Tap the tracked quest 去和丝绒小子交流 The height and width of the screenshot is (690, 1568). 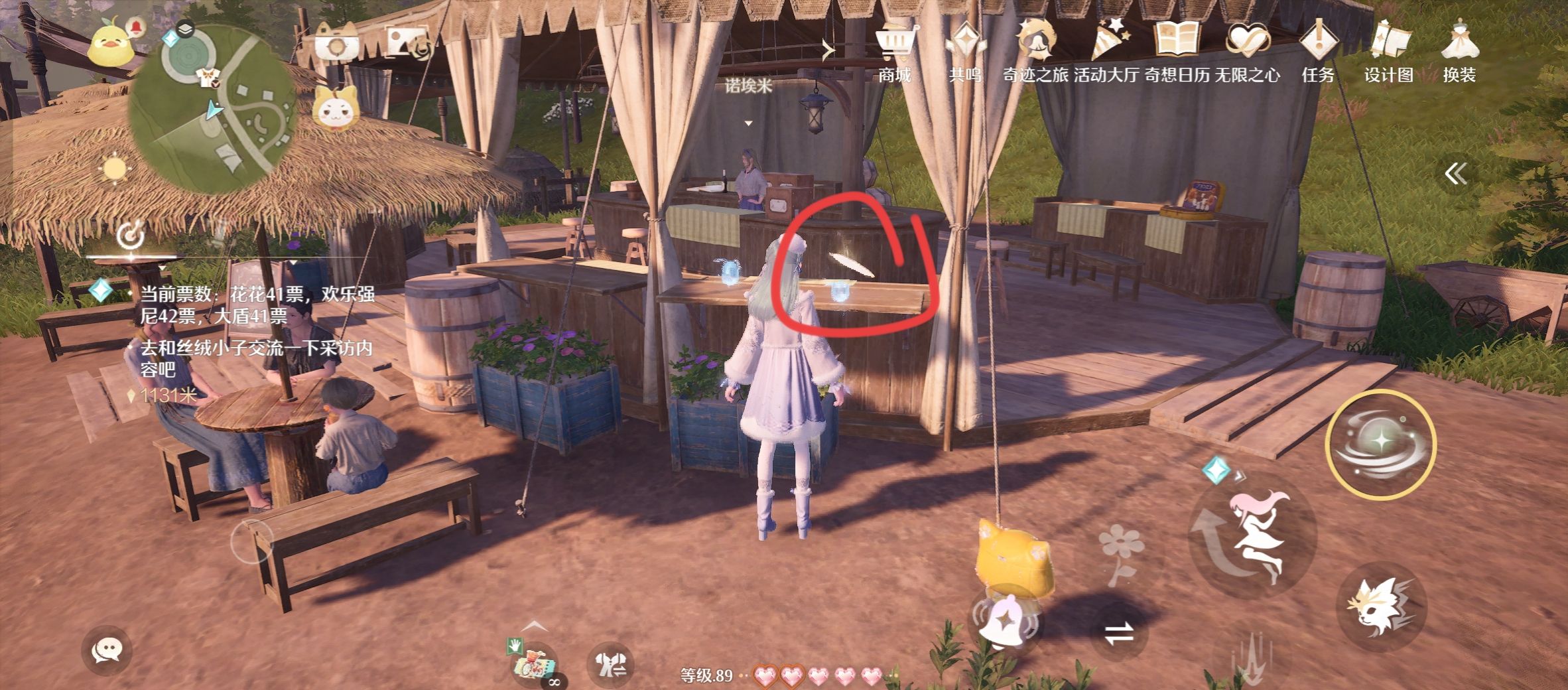coord(255,358)
